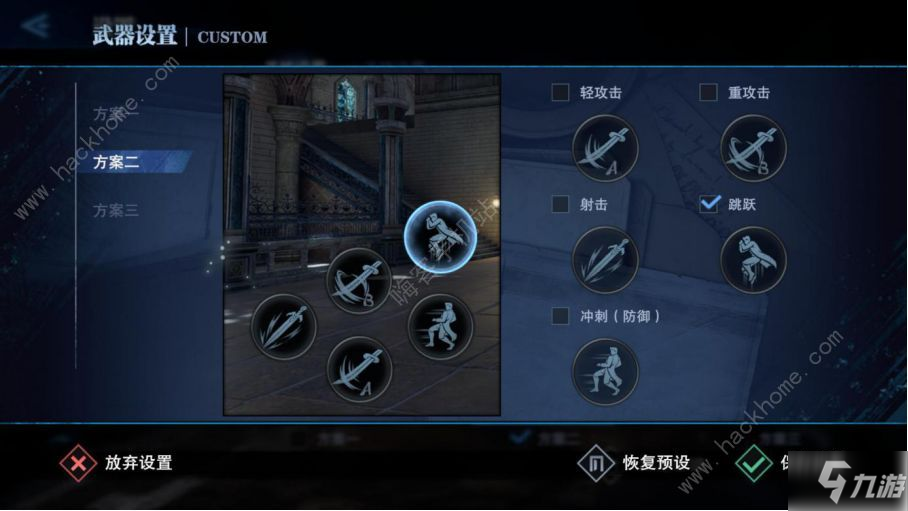Click the heavy attack icon under 重攻击
The height and width of the screenshot is (511, 908).
click(753, 148)
